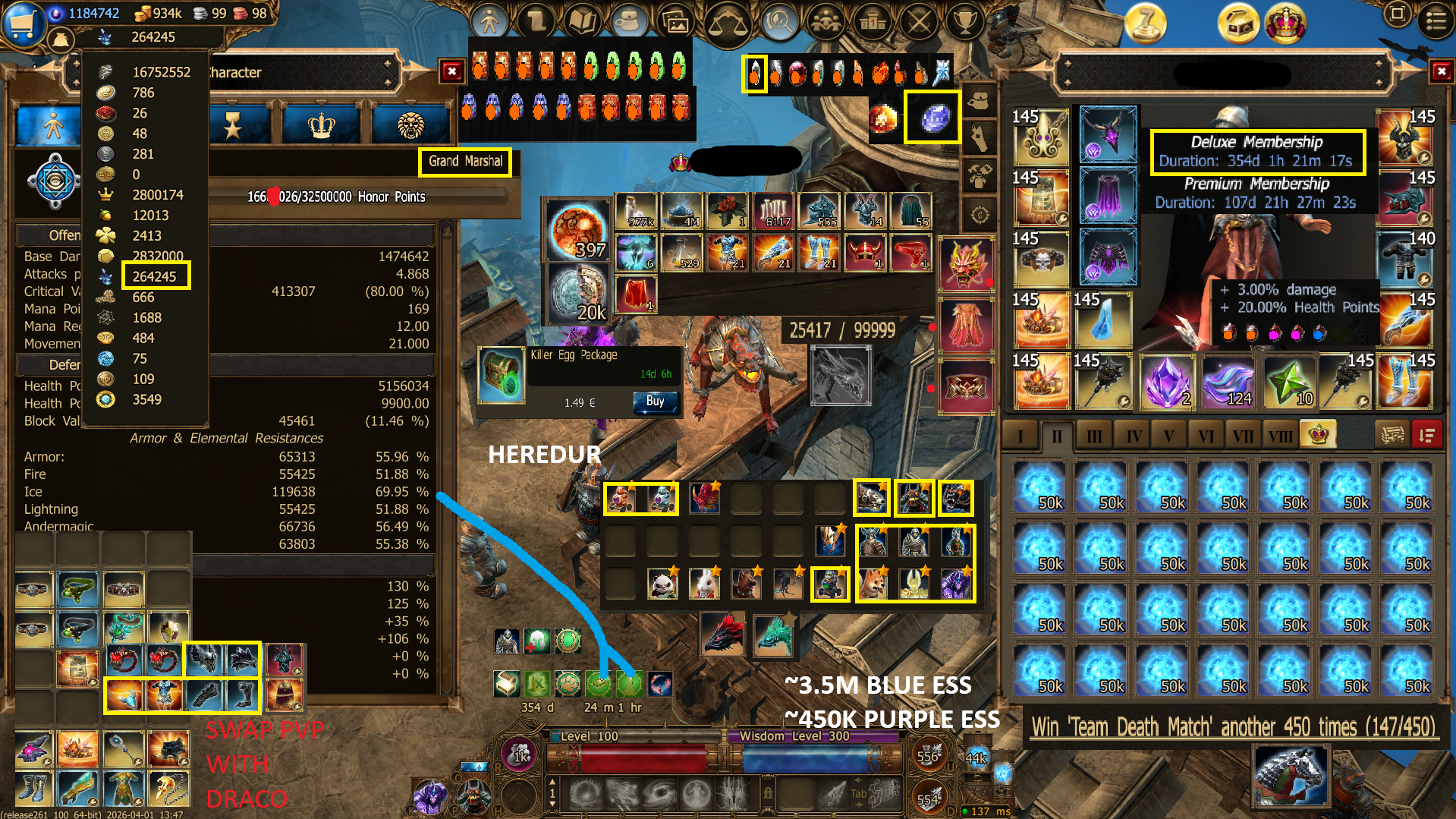
Task: Open the leaderboard podium icon
Action: (x=873, y=21)
